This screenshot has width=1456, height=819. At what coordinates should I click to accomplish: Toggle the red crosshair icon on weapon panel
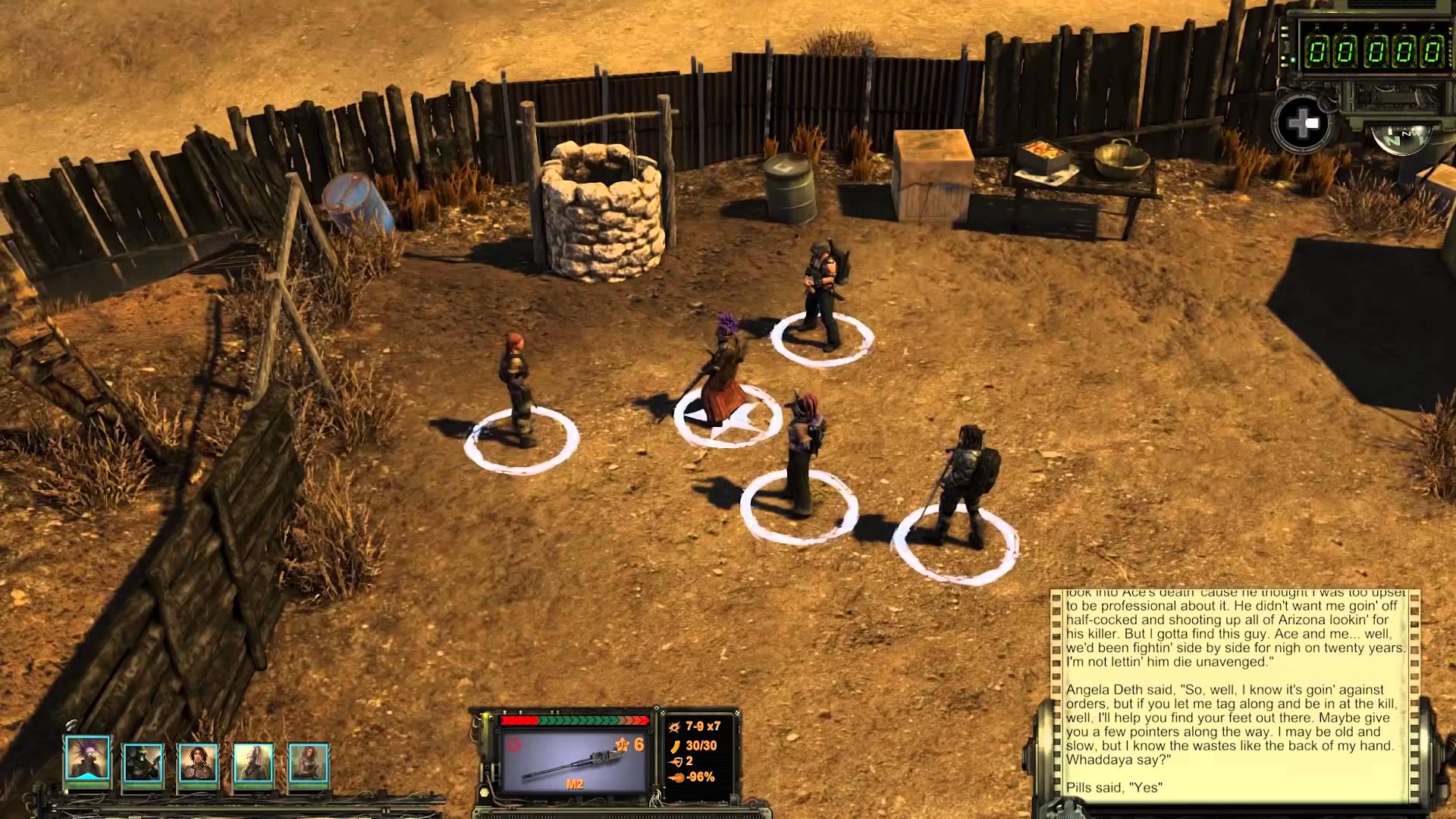515,745
